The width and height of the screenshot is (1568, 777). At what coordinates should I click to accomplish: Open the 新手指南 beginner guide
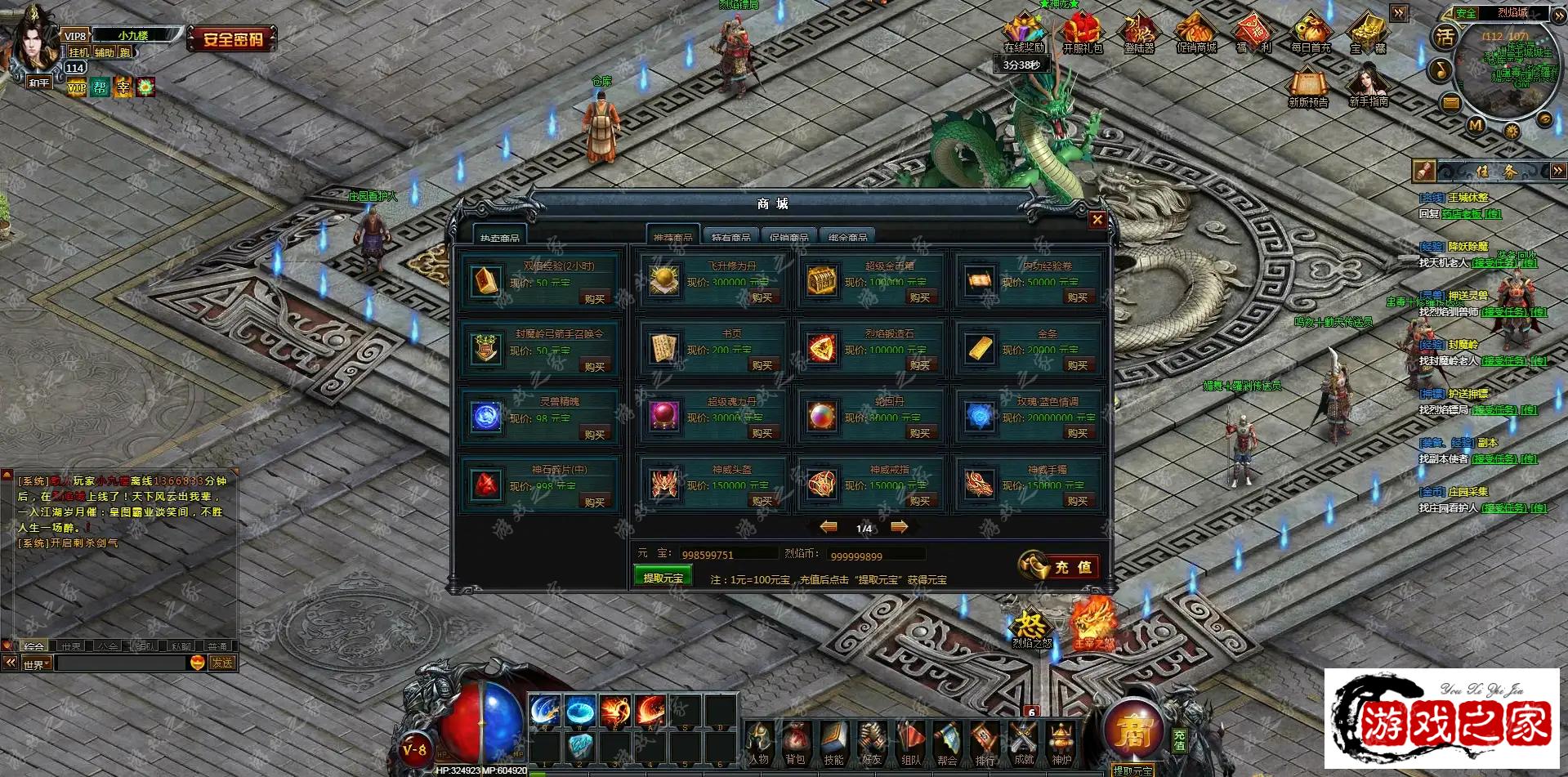click(x=1369, y=86)
